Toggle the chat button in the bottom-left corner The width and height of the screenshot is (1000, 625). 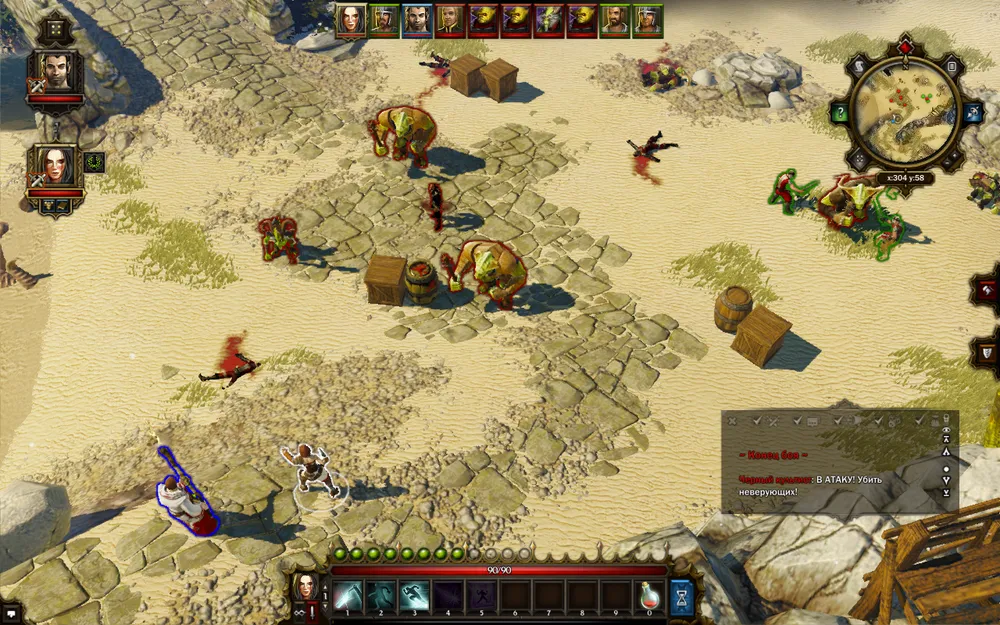tap(10, 612)
